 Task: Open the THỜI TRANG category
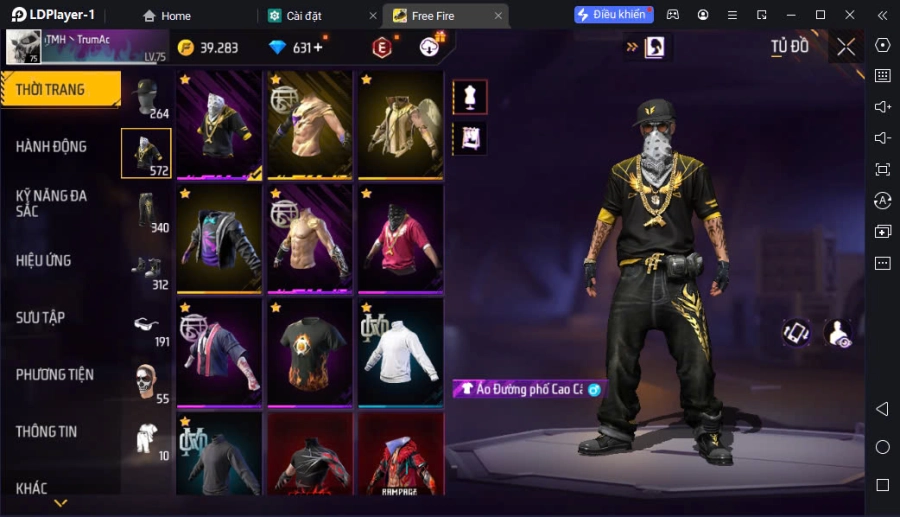click(52, 90)
